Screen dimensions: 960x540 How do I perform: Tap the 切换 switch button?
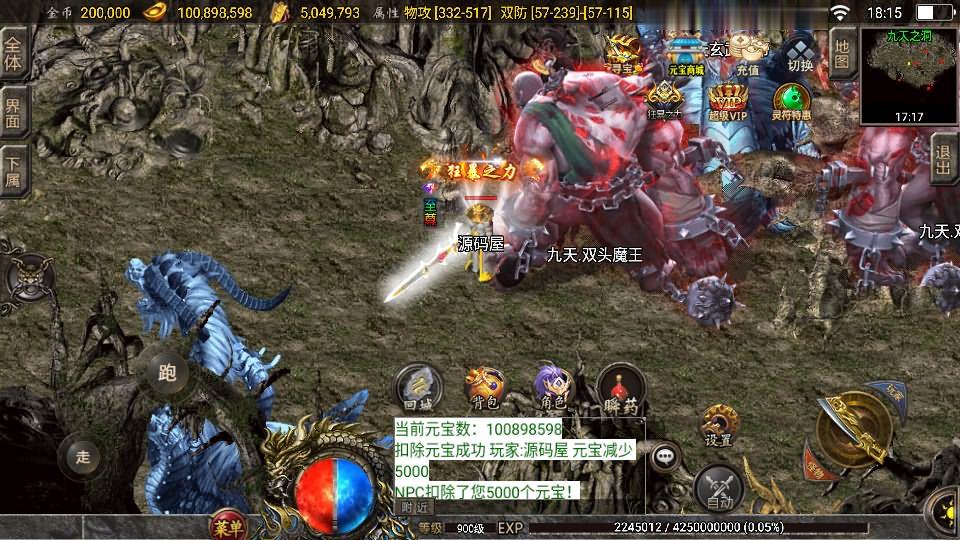[x=800, y=53]
